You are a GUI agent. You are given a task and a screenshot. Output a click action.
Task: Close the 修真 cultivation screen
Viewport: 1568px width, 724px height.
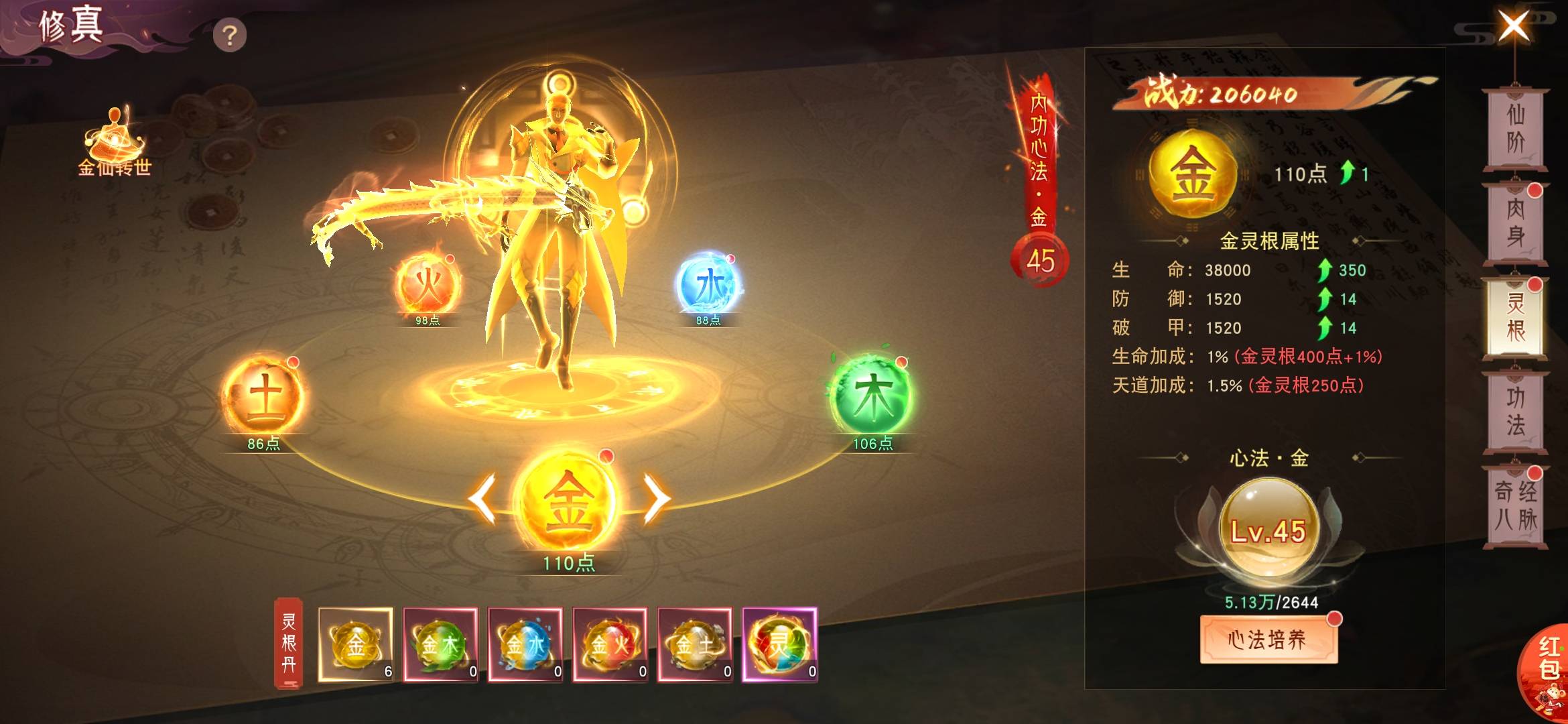point(1514,27)
